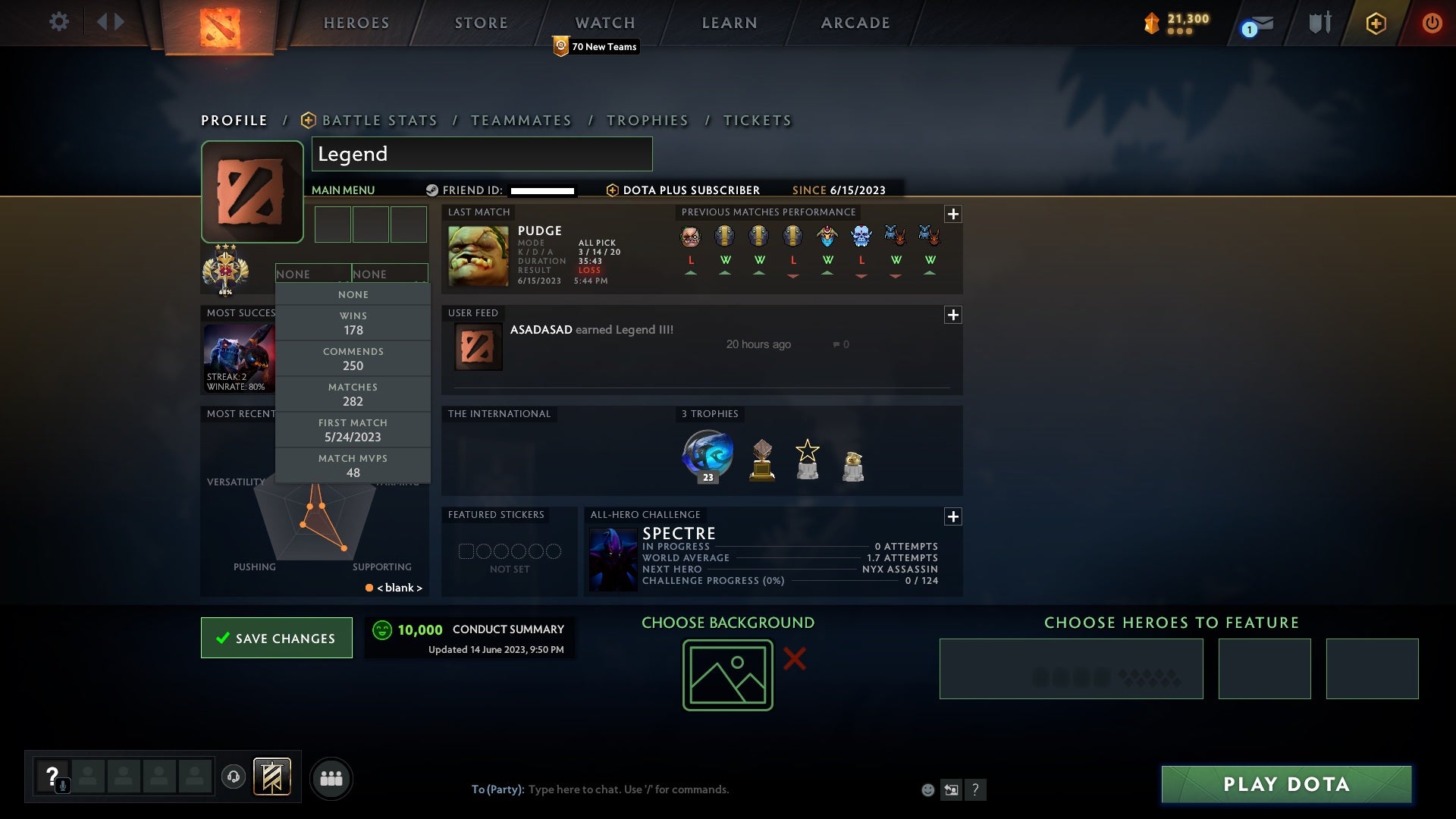Expand the All-Hero Challenge panel

pos(952,516)
